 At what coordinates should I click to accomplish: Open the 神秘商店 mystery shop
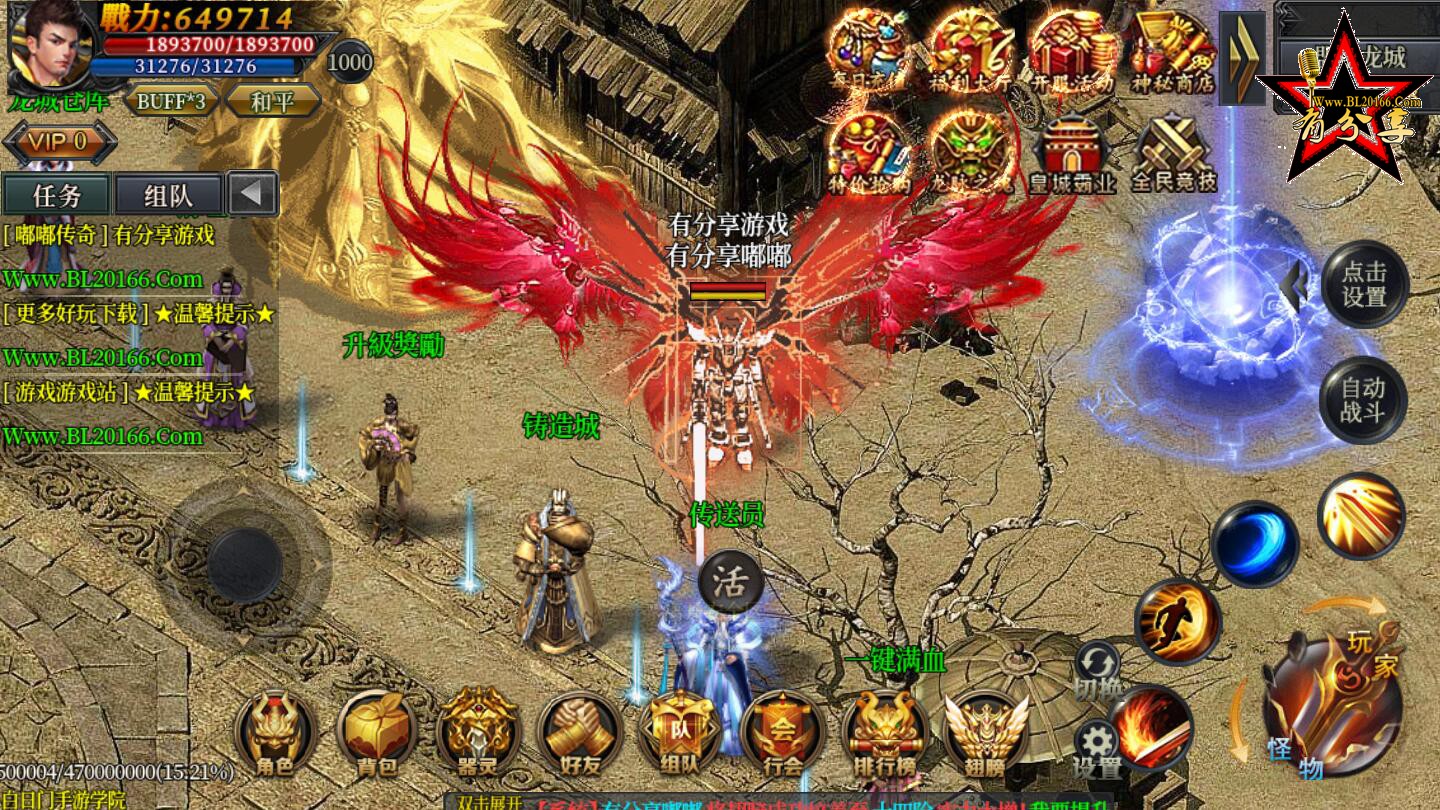(x=1172, y=52)
